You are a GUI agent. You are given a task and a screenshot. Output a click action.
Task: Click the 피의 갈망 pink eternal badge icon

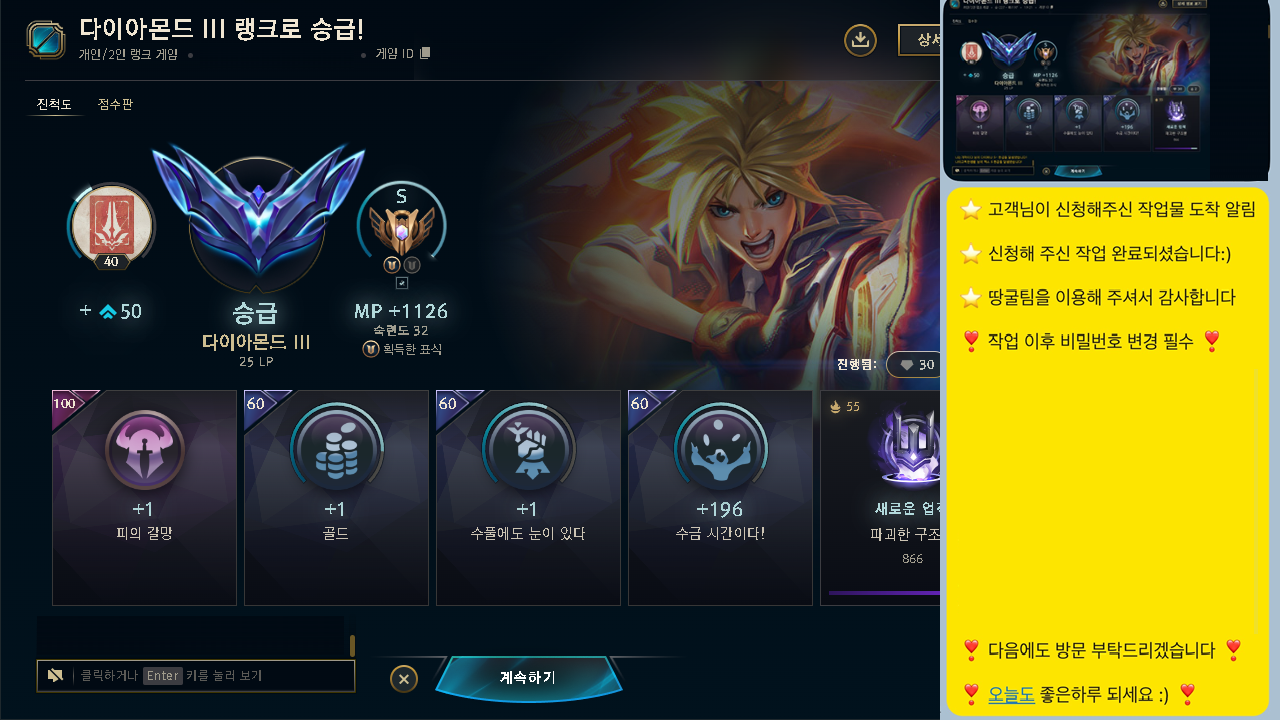pos(144,450)
